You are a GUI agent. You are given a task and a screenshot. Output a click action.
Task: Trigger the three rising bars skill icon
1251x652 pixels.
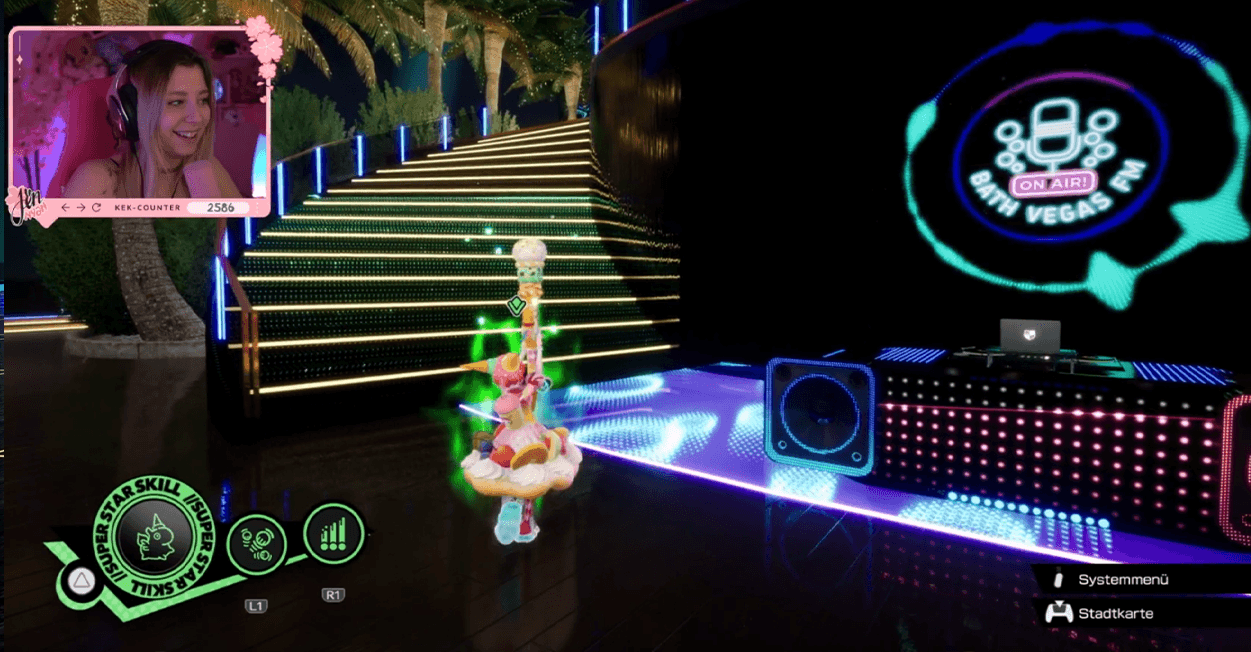[x=333, y=534]
